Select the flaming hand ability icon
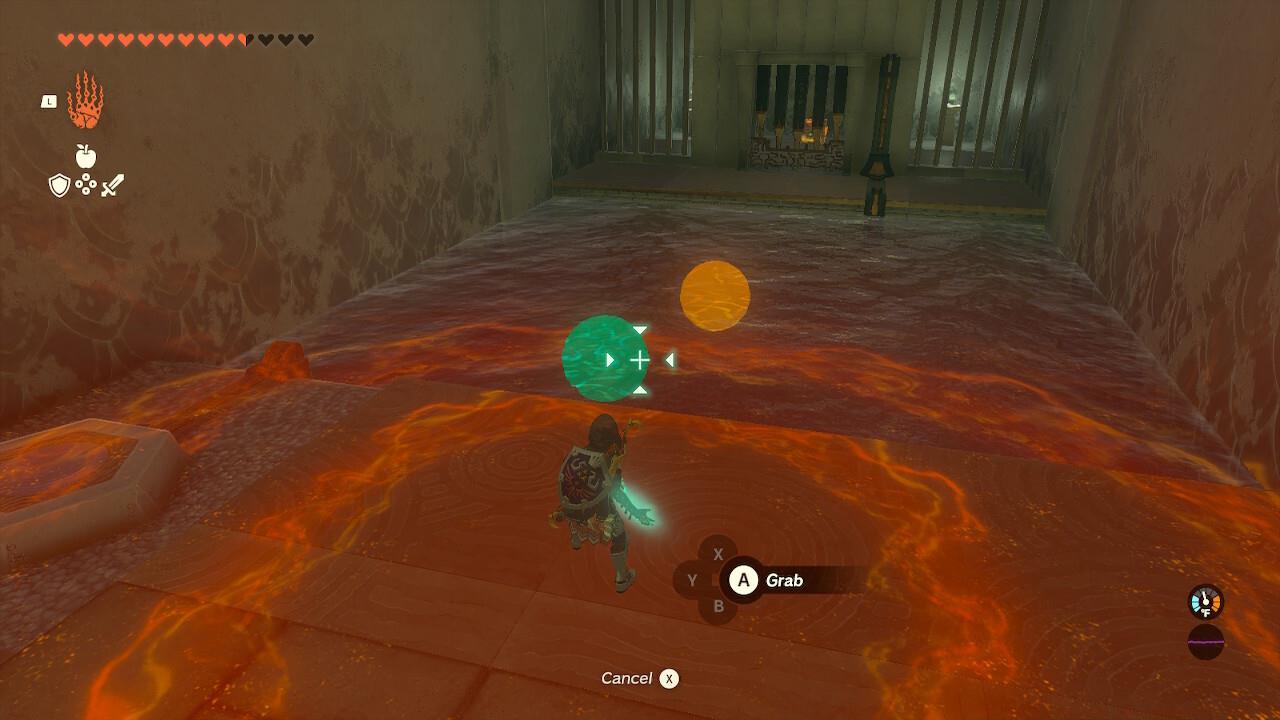Screen dimensions: 1280x720 coord(85,102)
